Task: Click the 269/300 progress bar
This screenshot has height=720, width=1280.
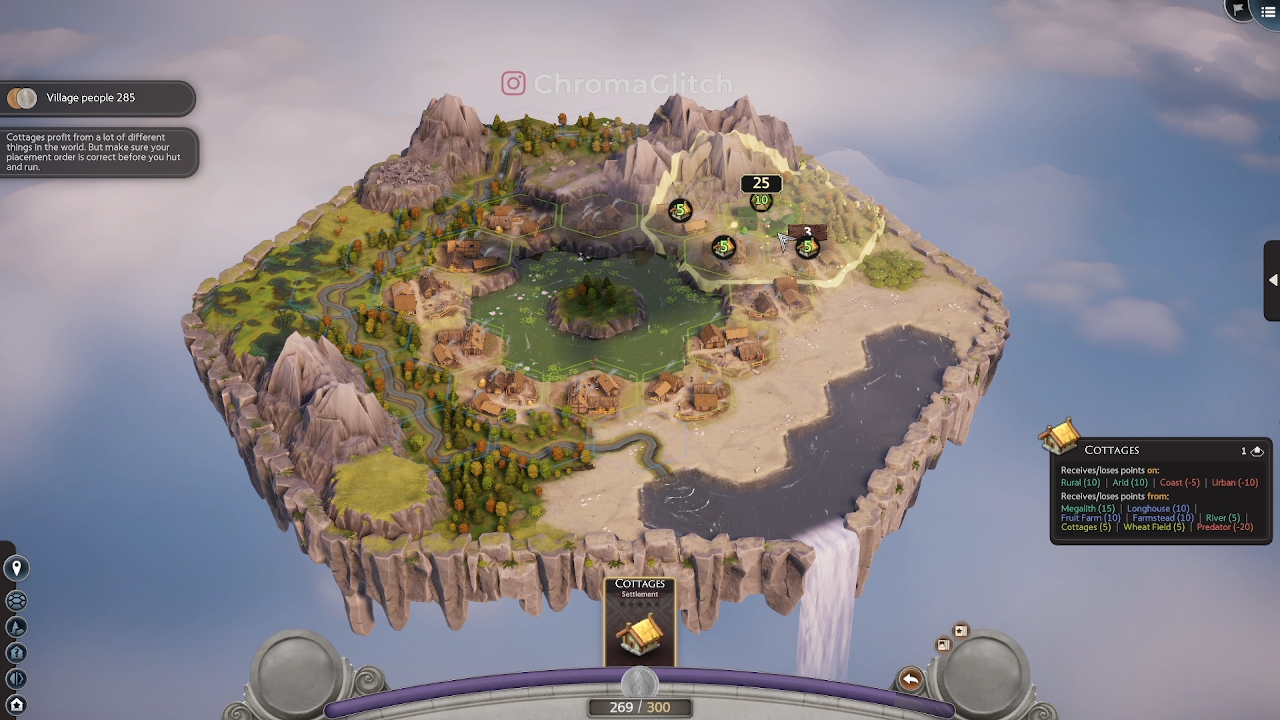Action: [x=640, y=707]
